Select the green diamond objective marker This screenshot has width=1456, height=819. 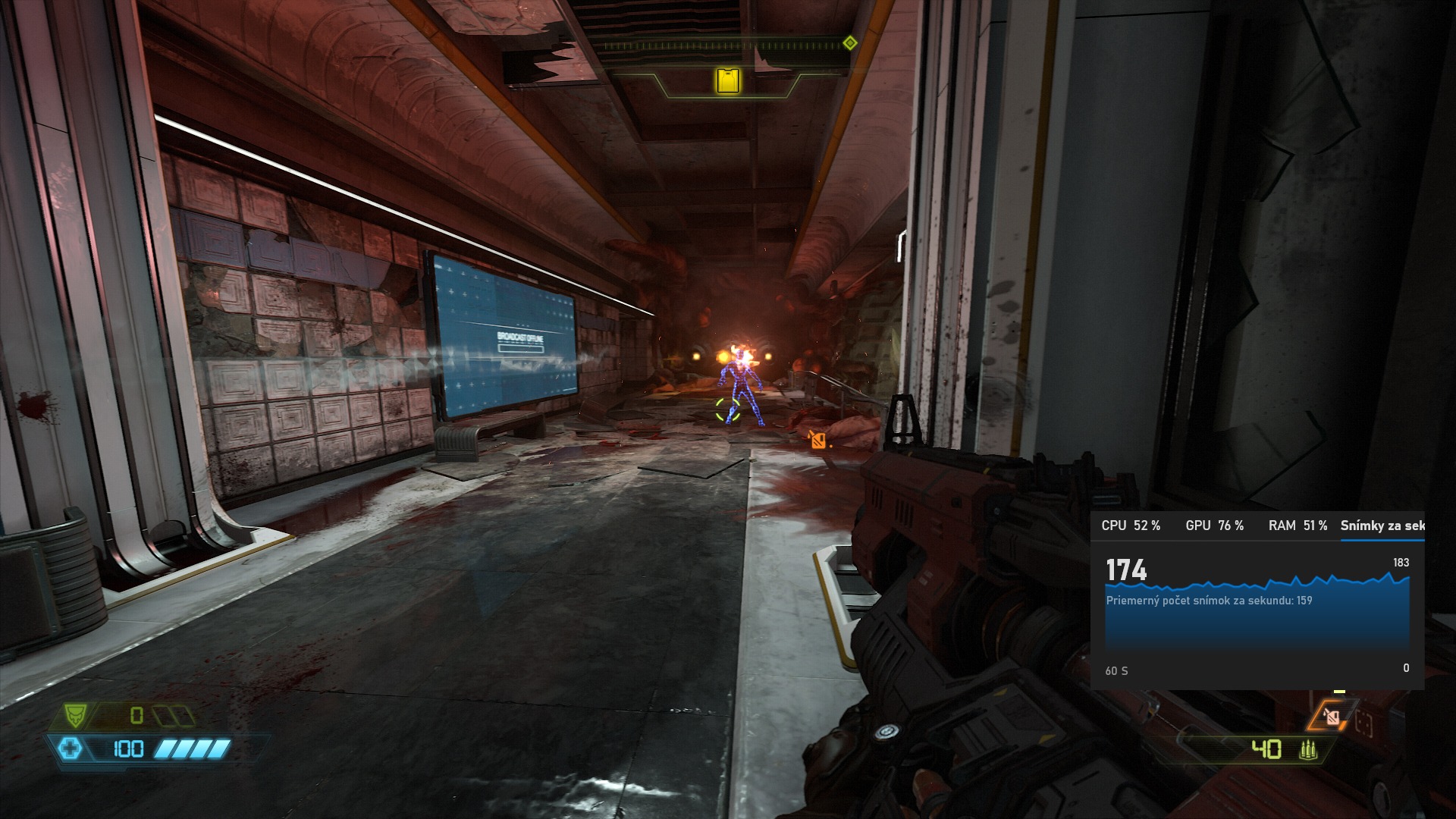click(850, 43)
